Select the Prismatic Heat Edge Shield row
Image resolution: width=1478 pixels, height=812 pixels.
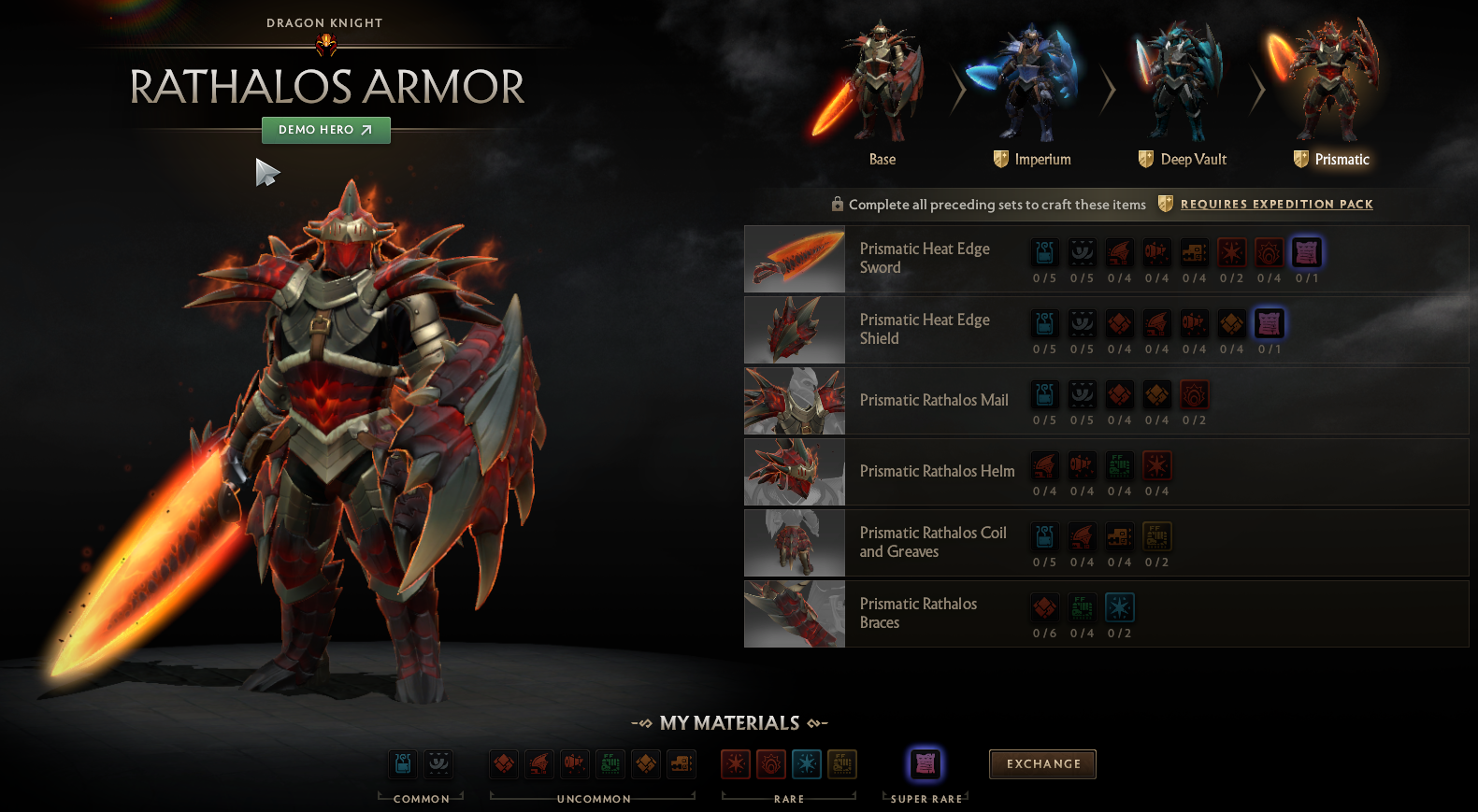click(x=925, y=329)
